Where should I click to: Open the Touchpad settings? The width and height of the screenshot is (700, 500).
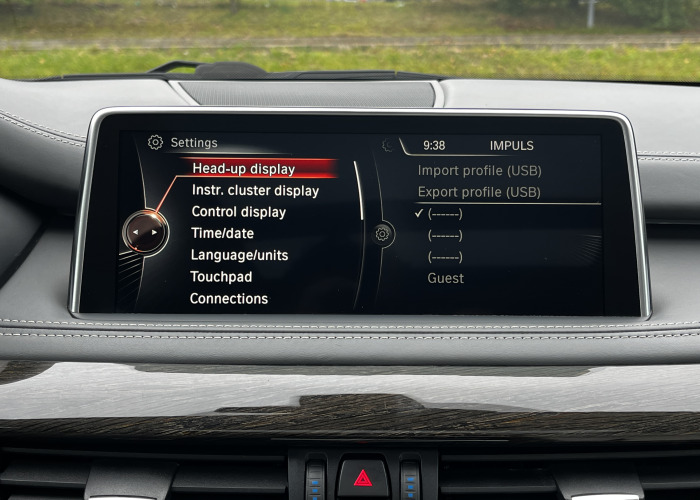(221, 277)
